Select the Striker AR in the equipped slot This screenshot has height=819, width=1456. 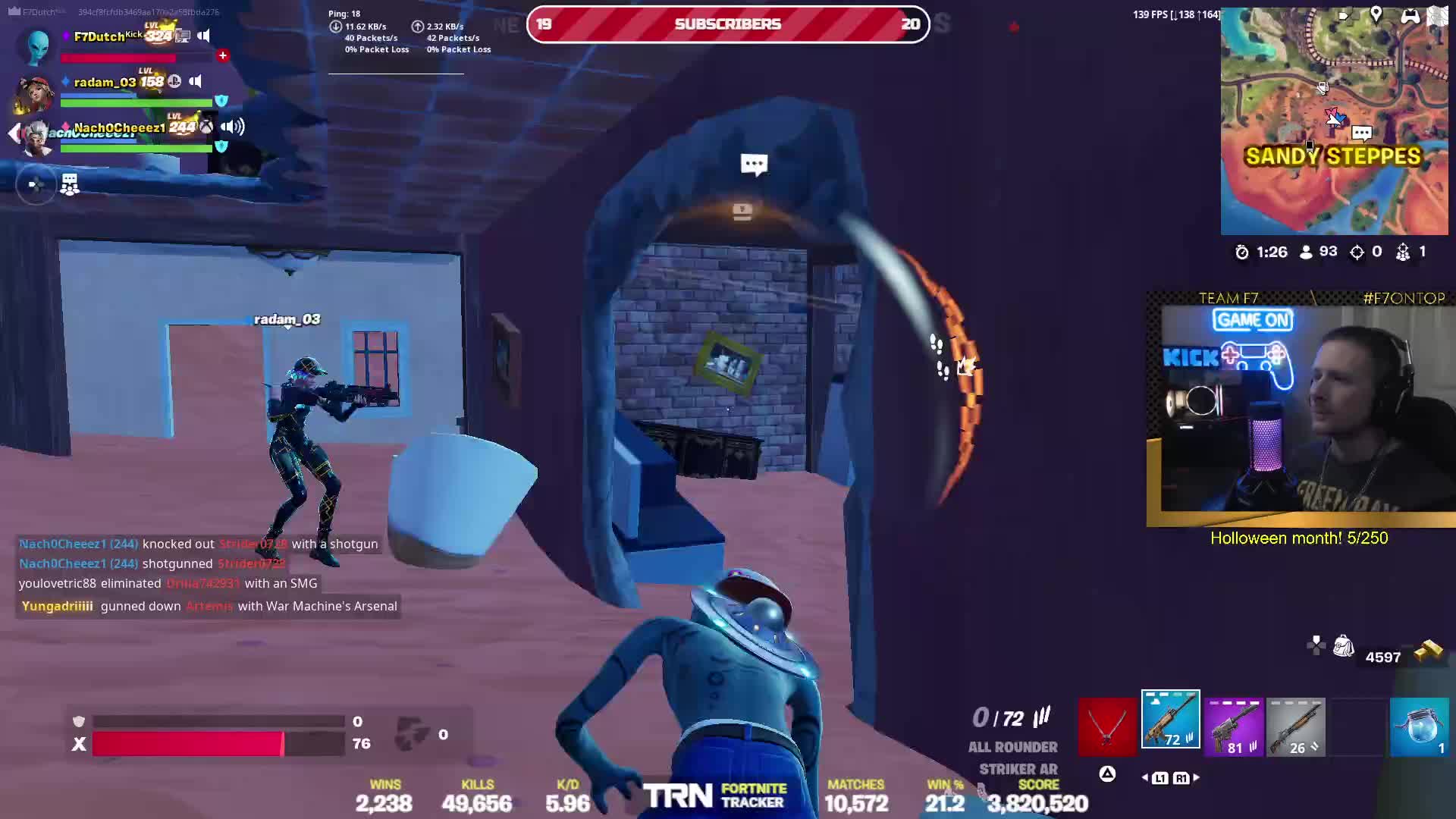tap(1169, 719)
